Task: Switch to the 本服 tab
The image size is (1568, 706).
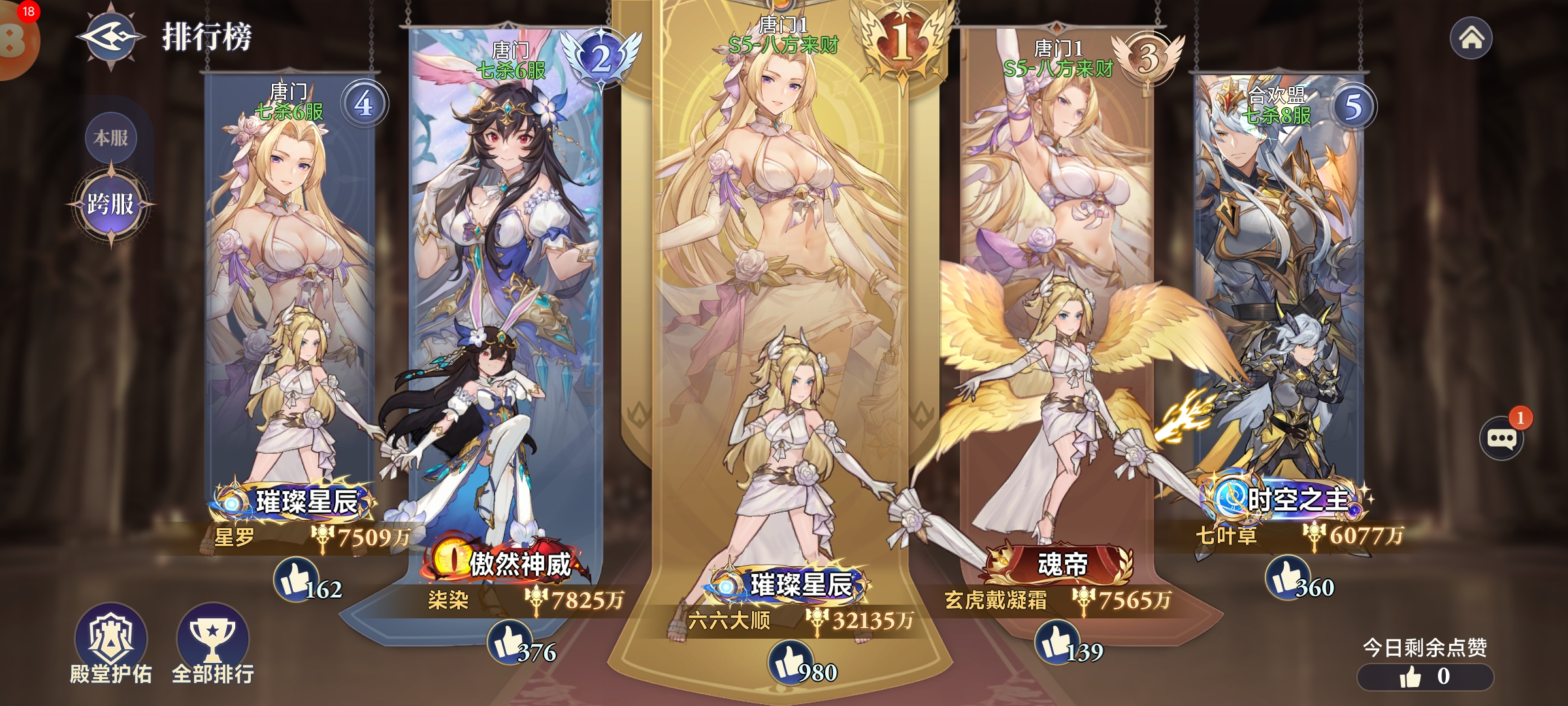Action: click(110, 138)
